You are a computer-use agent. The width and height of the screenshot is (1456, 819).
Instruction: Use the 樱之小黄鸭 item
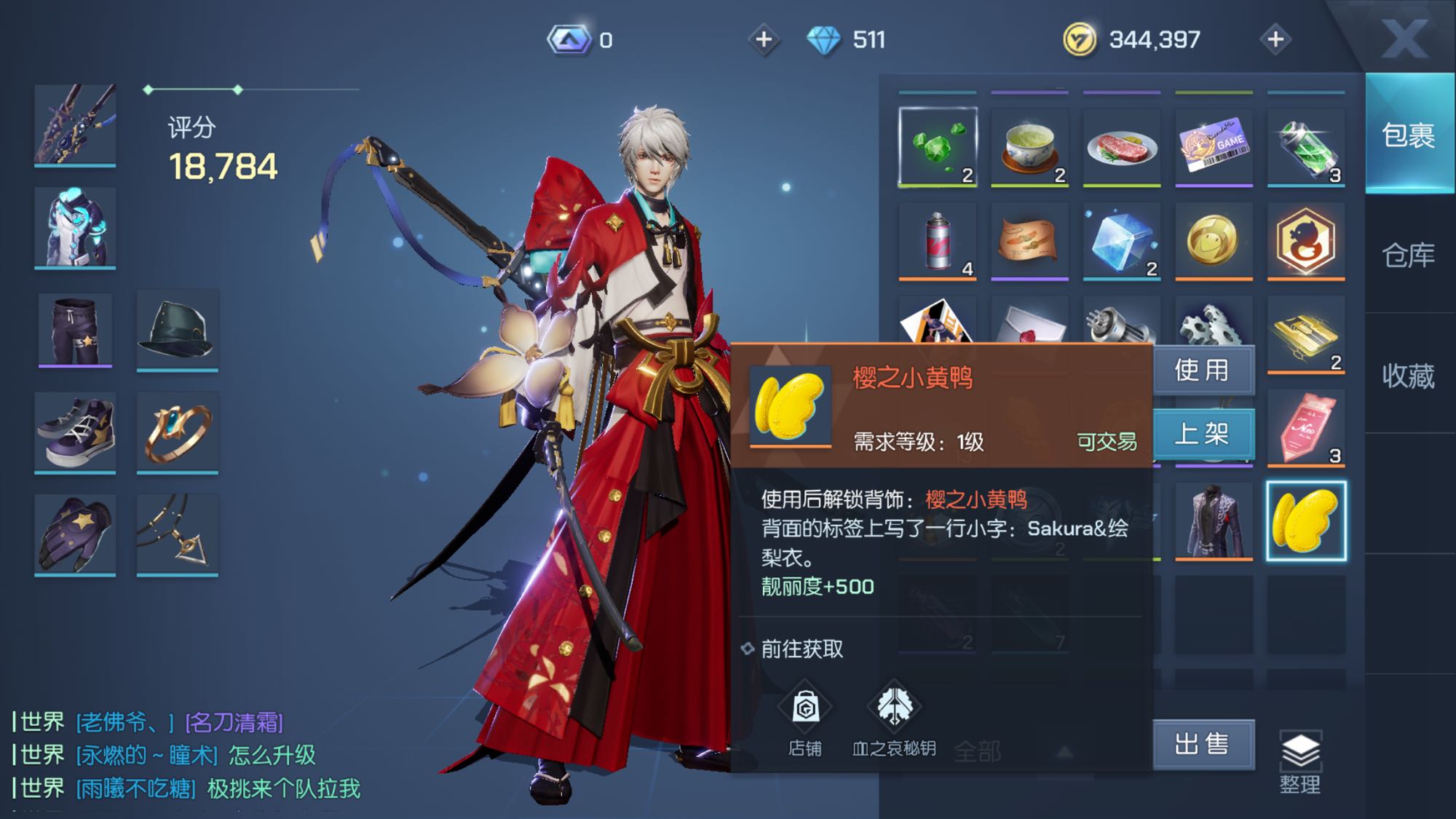click(x=1203, y=371)
